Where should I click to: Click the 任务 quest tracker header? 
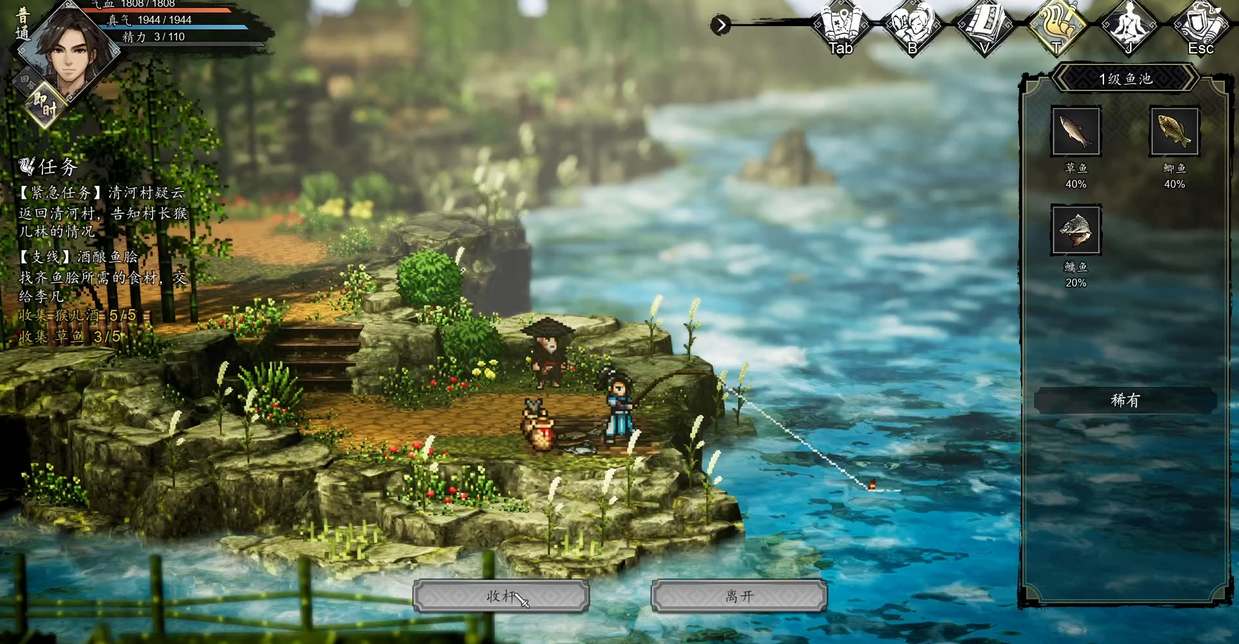click(x=50, y=166)
